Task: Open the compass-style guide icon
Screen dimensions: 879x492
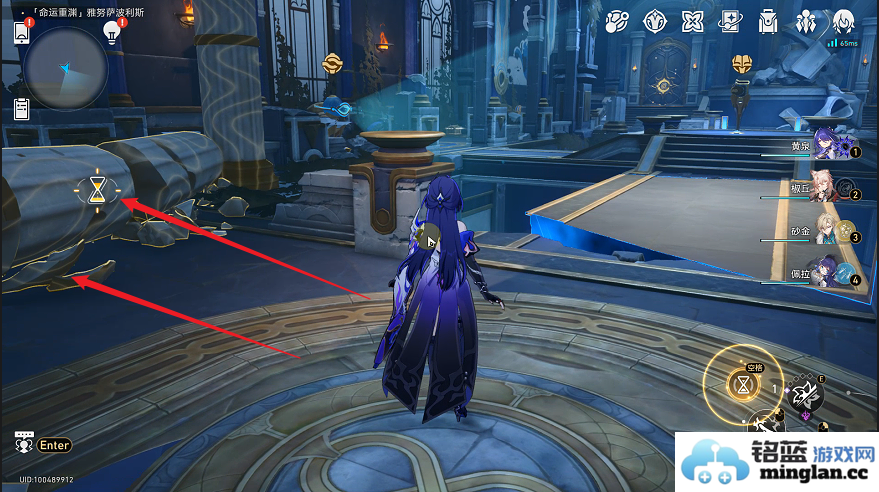Action: pyautogui.click(x=655, y=21)
